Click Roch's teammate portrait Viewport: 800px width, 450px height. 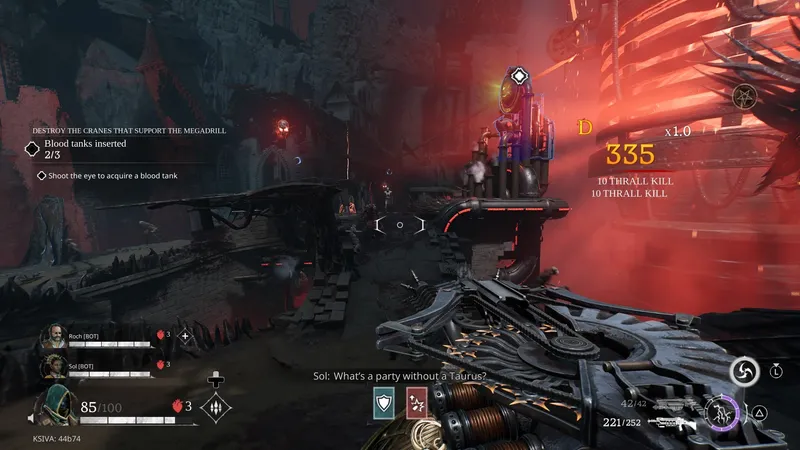click(53, 337)
